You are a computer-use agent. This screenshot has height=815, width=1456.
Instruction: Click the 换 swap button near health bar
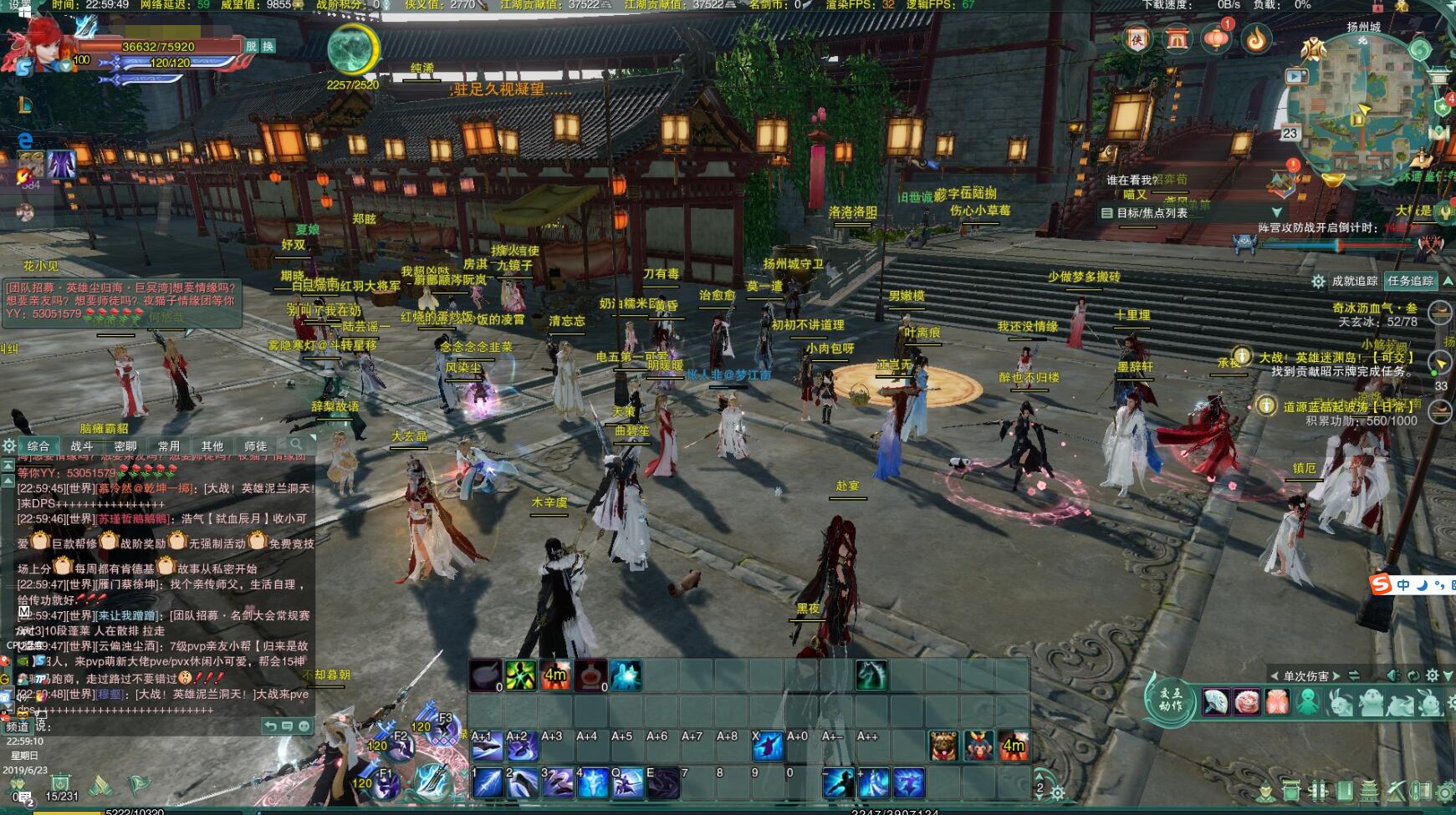pyautogui.click(x=268, y=46)
